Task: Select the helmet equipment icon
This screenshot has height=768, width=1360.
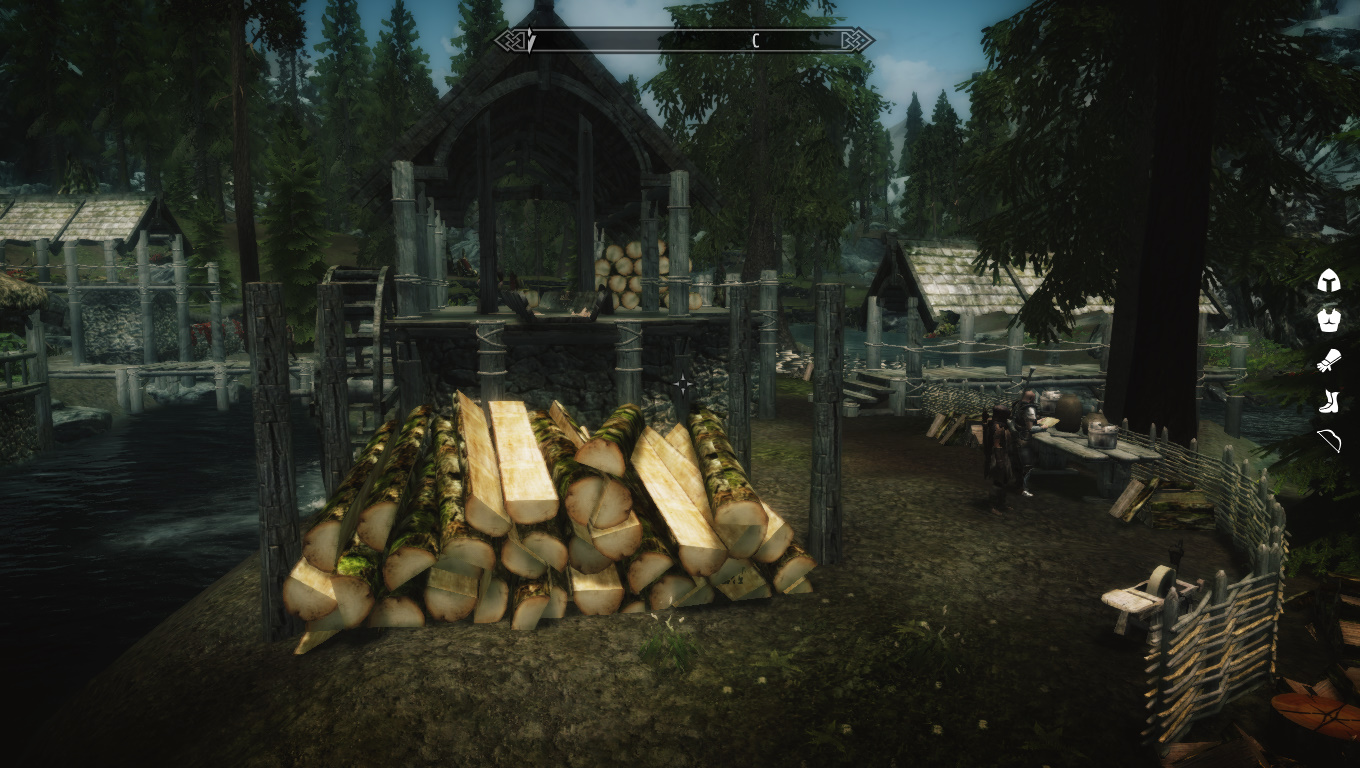Action: tap(1328, 281)
